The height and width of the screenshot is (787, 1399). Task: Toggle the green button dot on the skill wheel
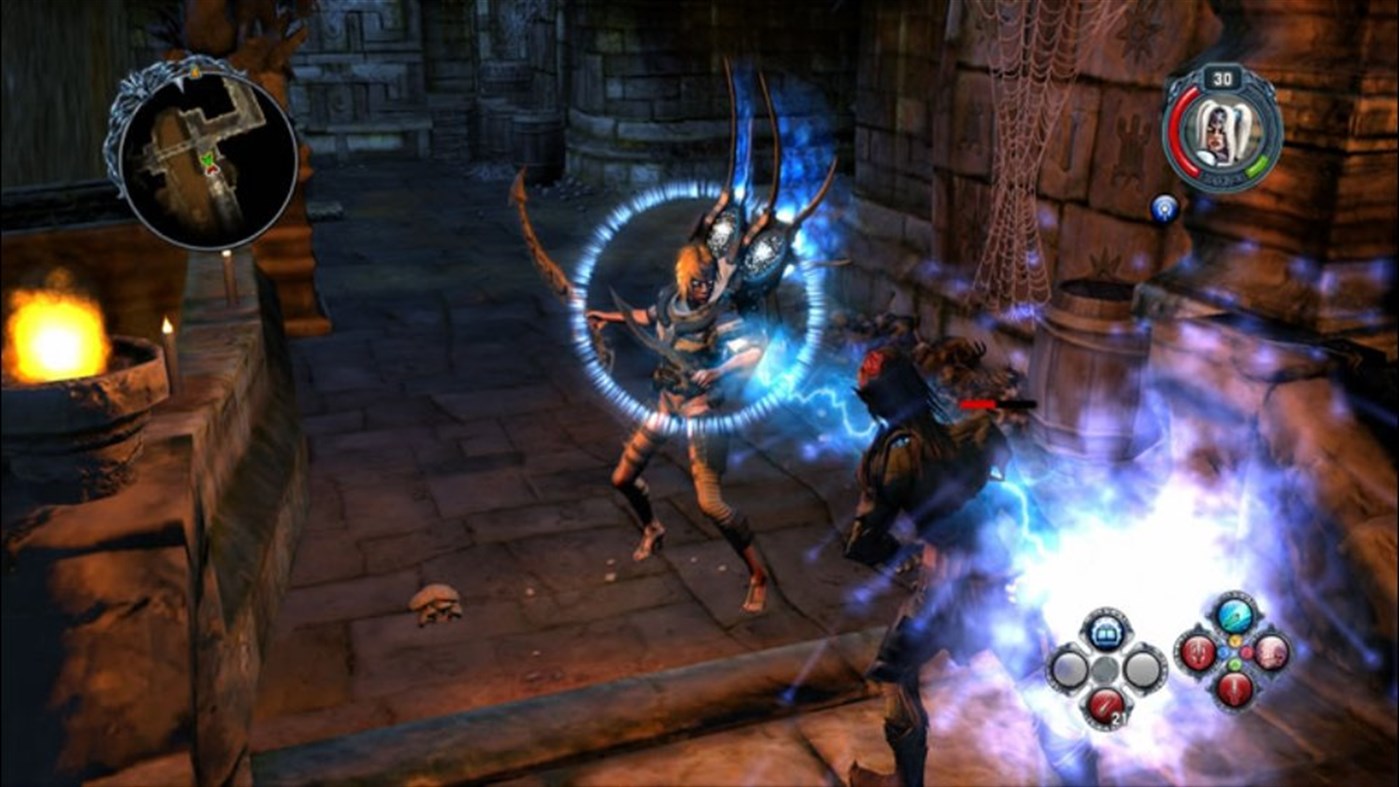[1234, 663]
